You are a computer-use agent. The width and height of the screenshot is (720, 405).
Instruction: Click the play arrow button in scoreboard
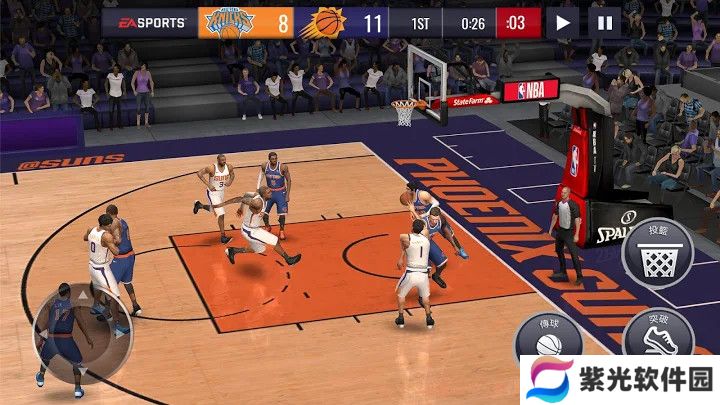[563, 21]
